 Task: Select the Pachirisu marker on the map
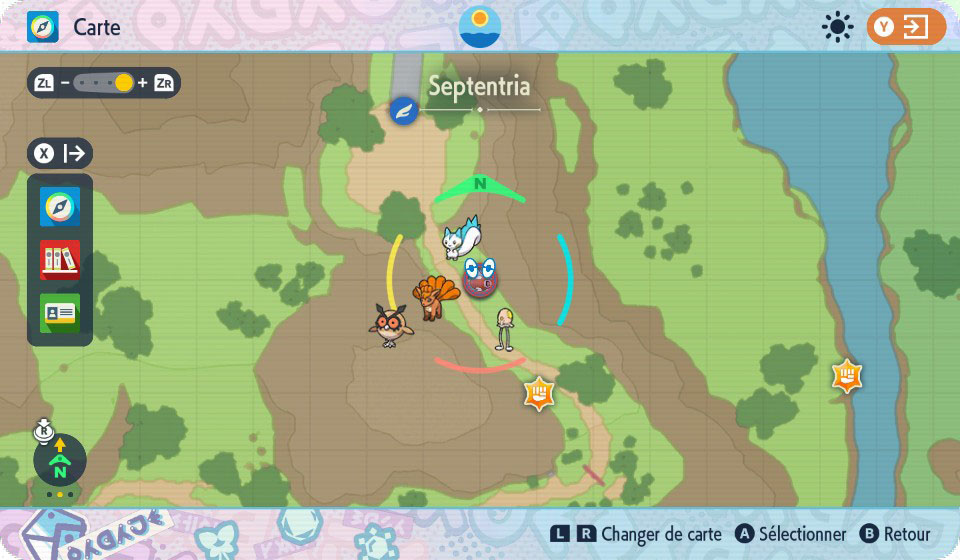pos(462,238)
